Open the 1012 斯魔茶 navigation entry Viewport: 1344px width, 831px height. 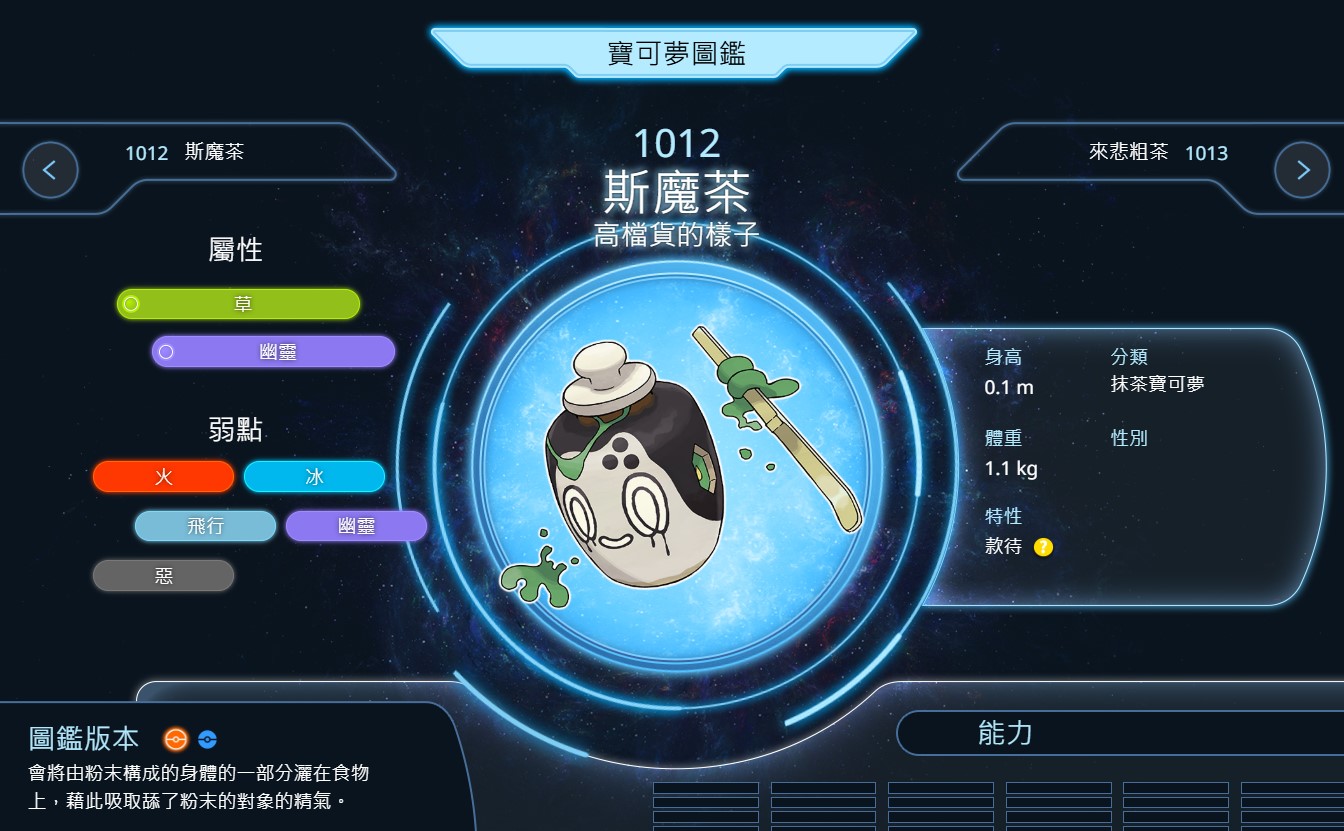[185, 153]
